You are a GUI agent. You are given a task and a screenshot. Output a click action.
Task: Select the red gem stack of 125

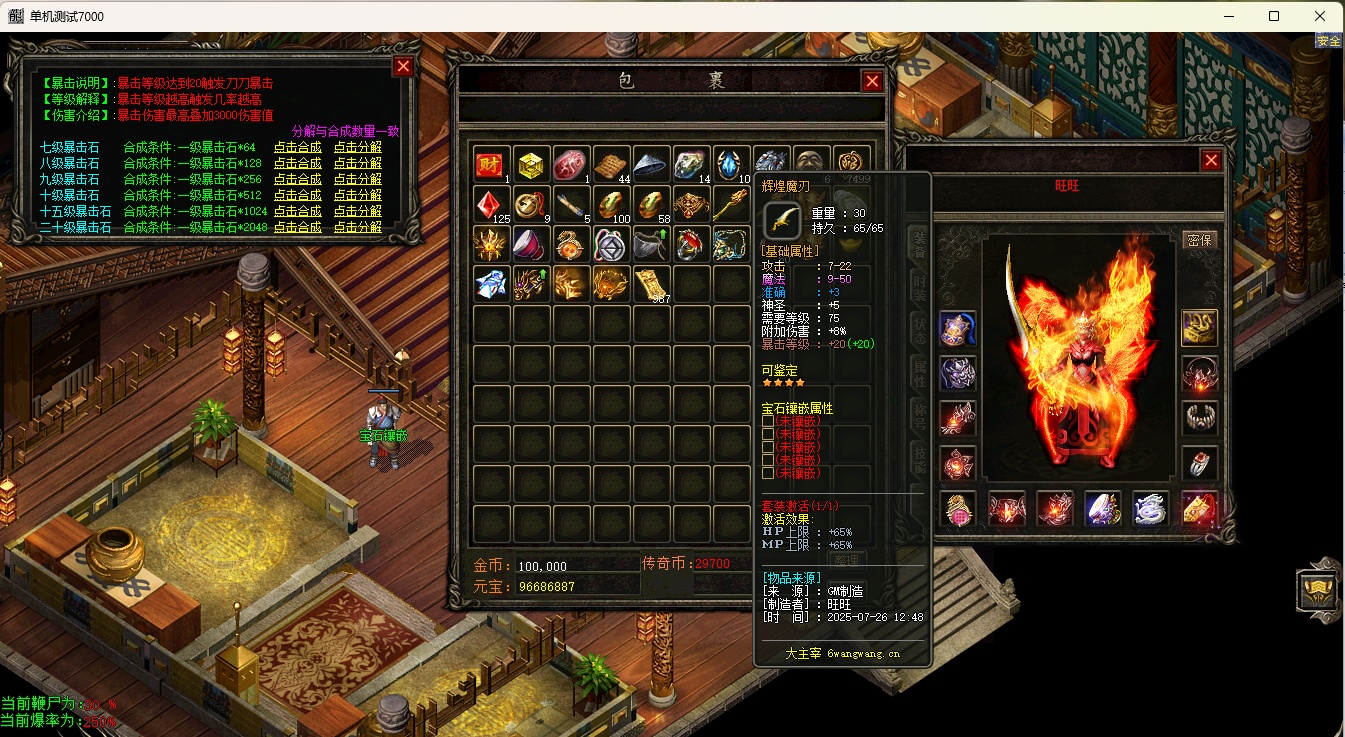[491, 204]
